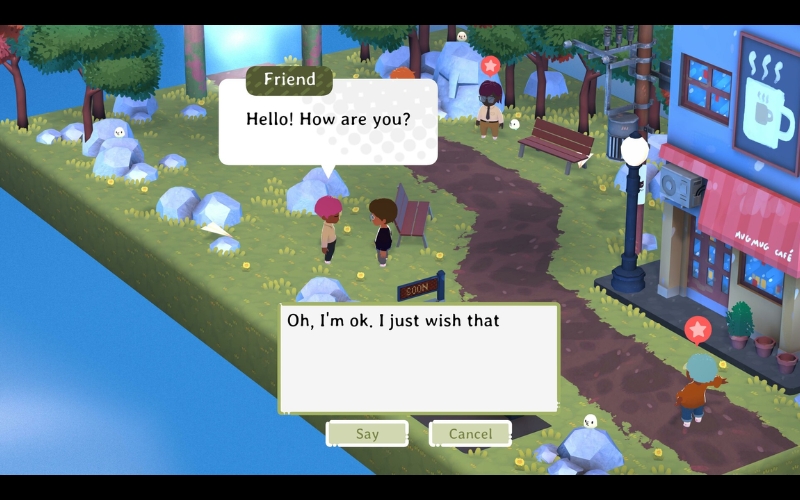
Task: Click the Say button
Action: coord(367,434)
